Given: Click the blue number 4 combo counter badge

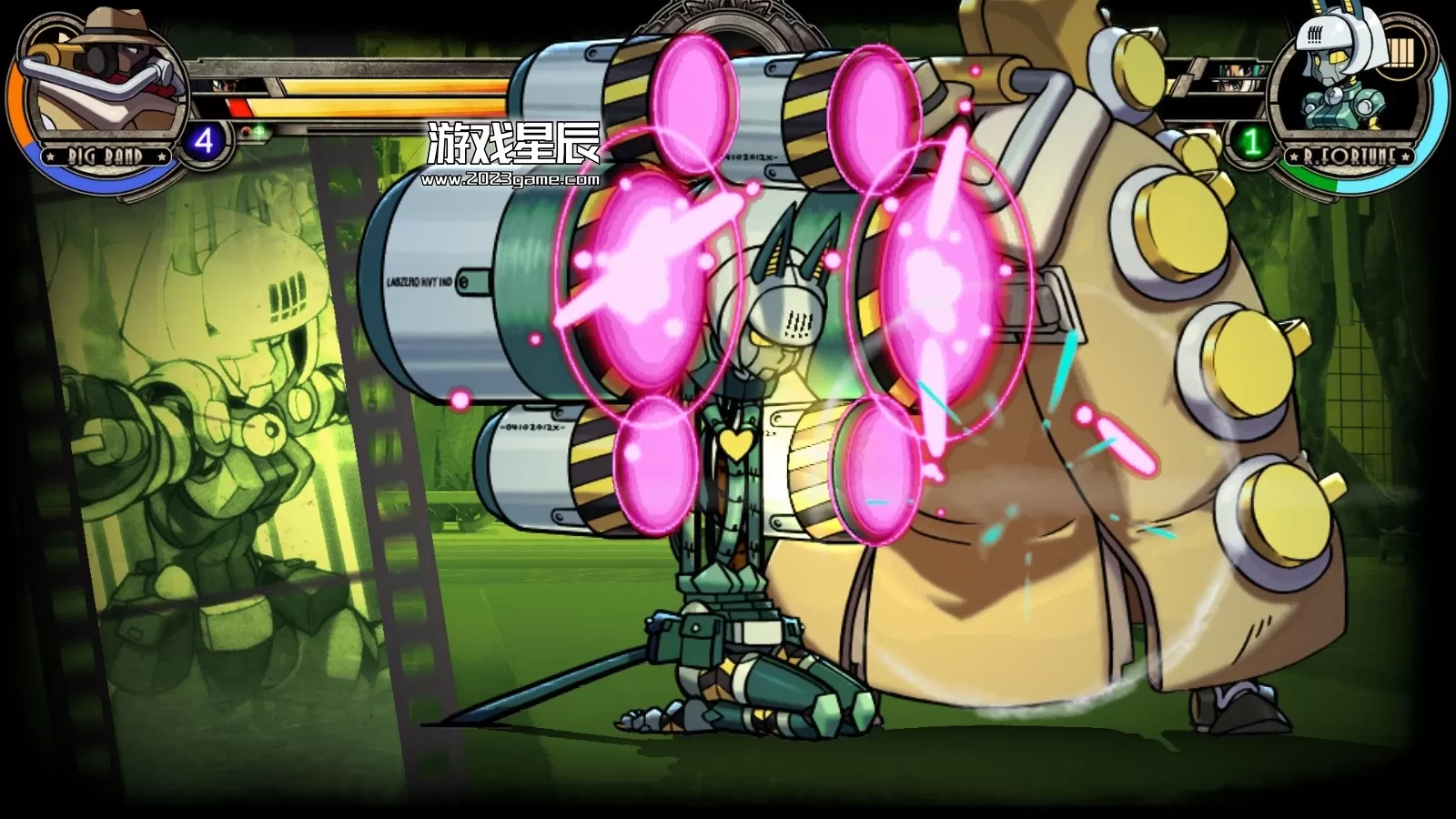Looking at the screenshot, I should [207, 140].
